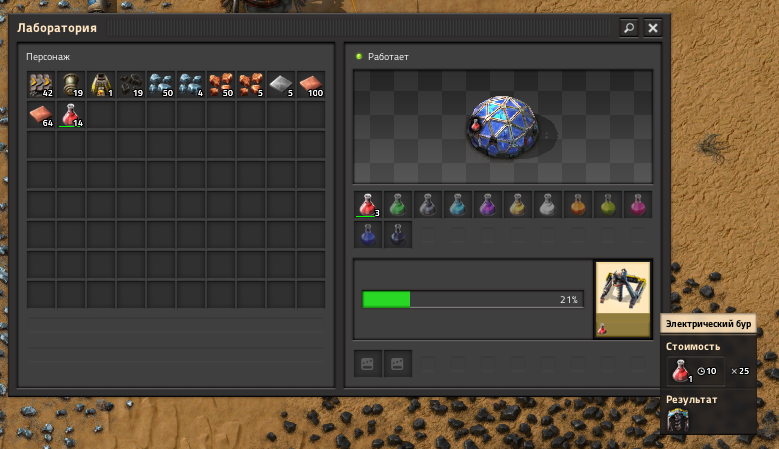779x449 pixels.
Task: Select the copper plate stack of 64
Action: tap(41, 115)
